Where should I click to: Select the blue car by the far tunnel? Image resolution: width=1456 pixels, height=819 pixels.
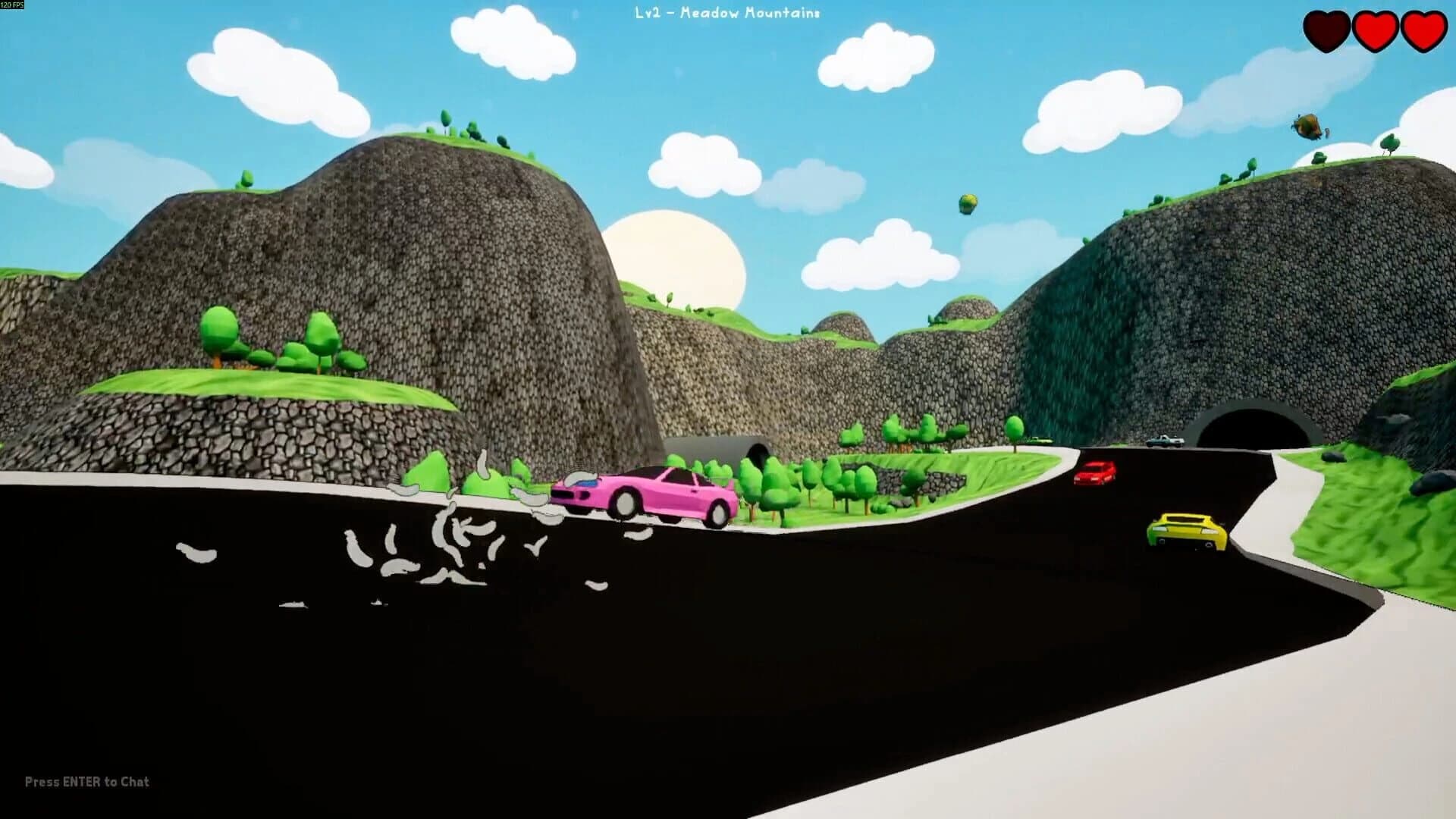coord(1162,438)
